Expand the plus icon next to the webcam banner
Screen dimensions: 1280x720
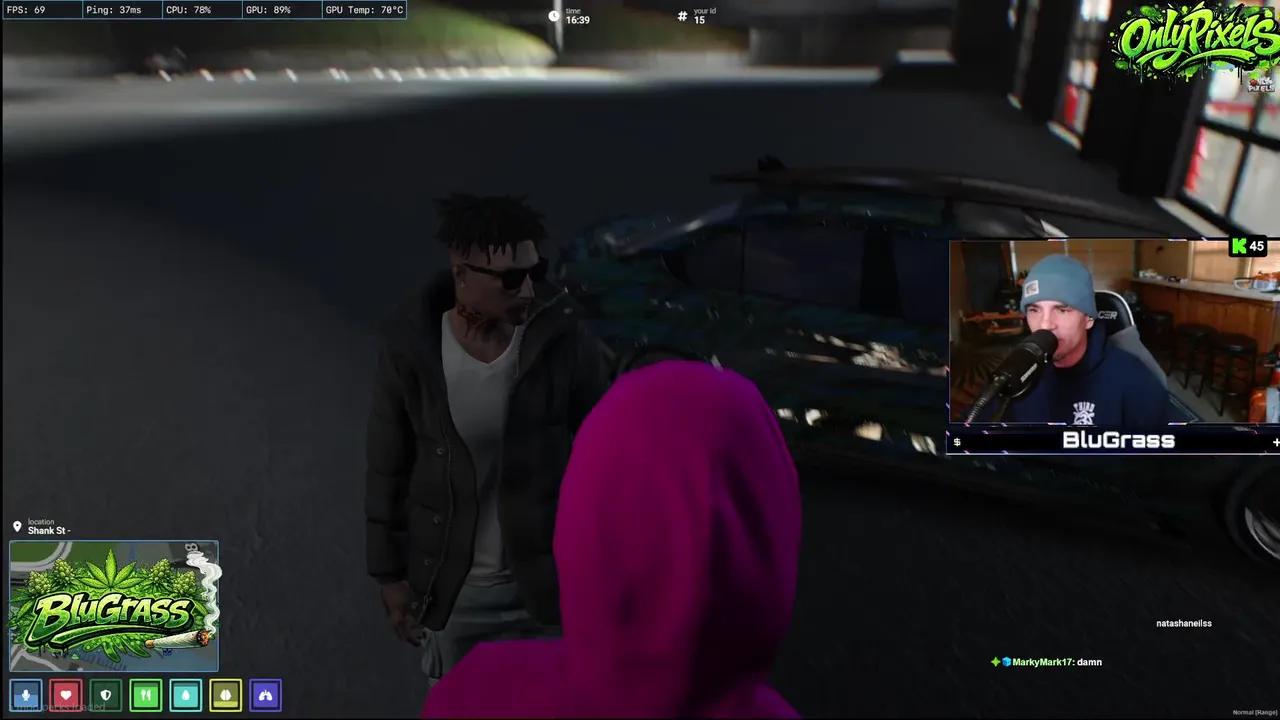click(x=1275, y=441)
